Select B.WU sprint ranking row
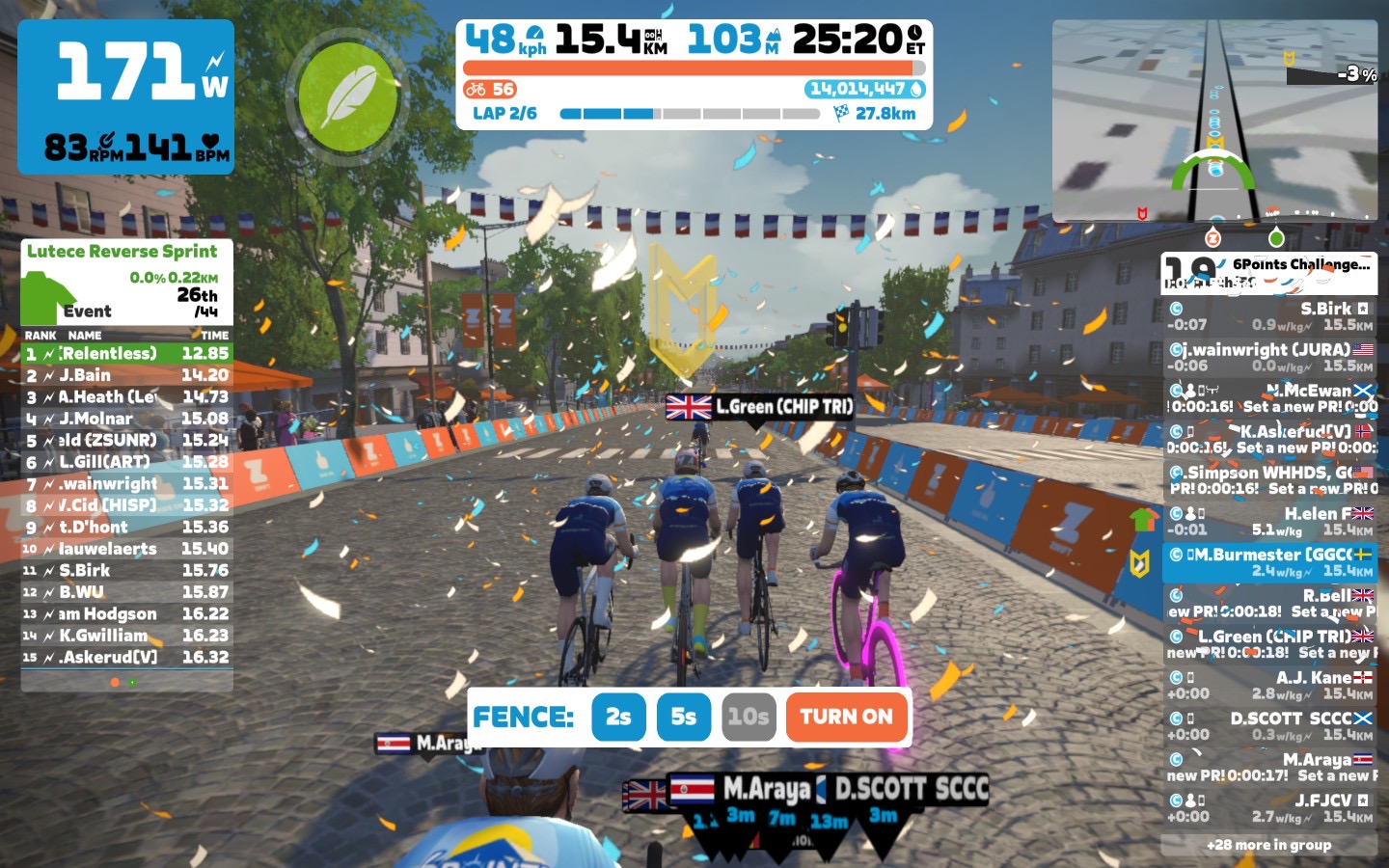Viewport: 1389px width, 868px height. point(126,592)
